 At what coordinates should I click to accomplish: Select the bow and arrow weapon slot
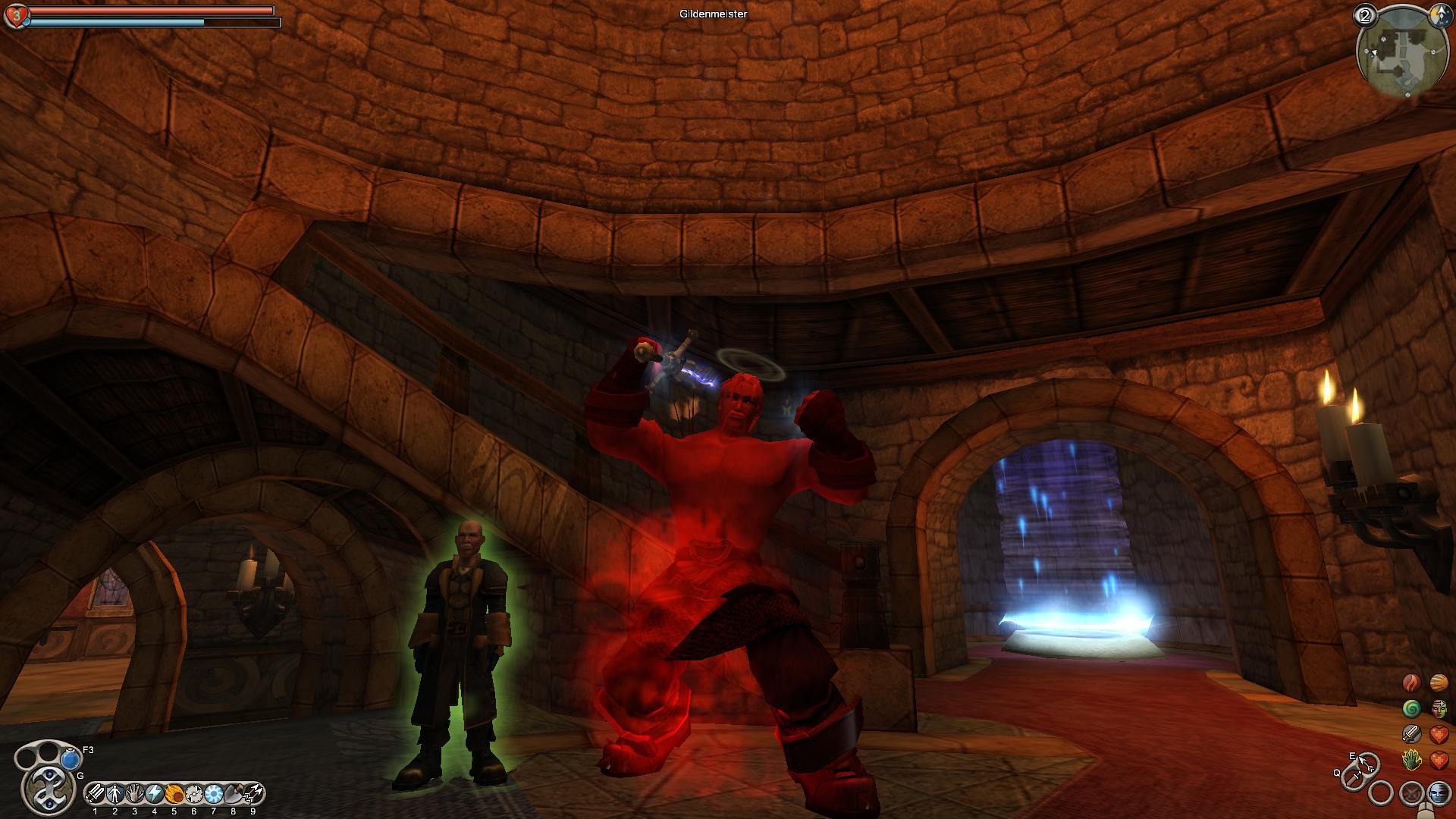pos(1369,763)
